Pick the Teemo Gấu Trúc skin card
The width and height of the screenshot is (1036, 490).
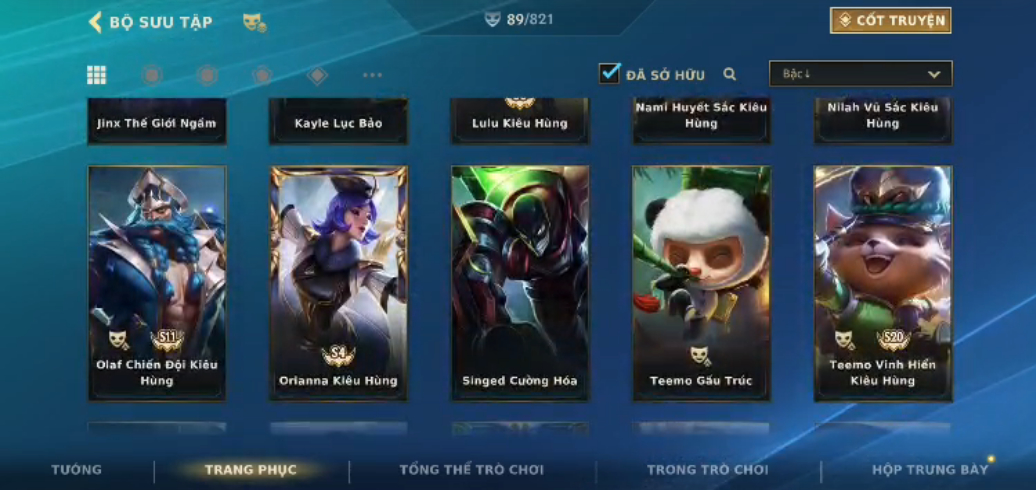[701, 283]
